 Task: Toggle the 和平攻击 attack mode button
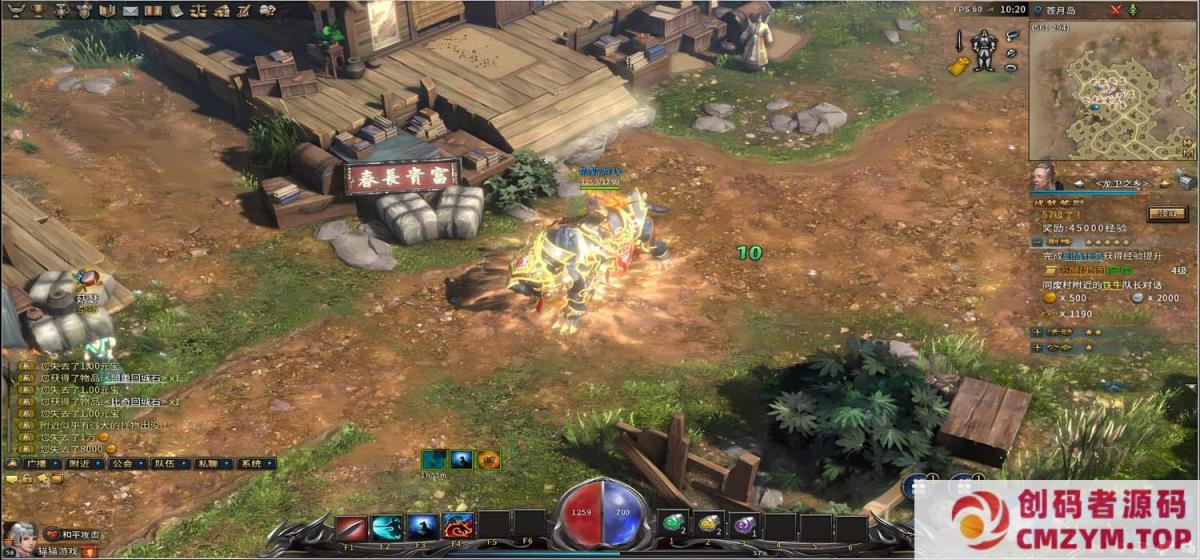point(73,535)
